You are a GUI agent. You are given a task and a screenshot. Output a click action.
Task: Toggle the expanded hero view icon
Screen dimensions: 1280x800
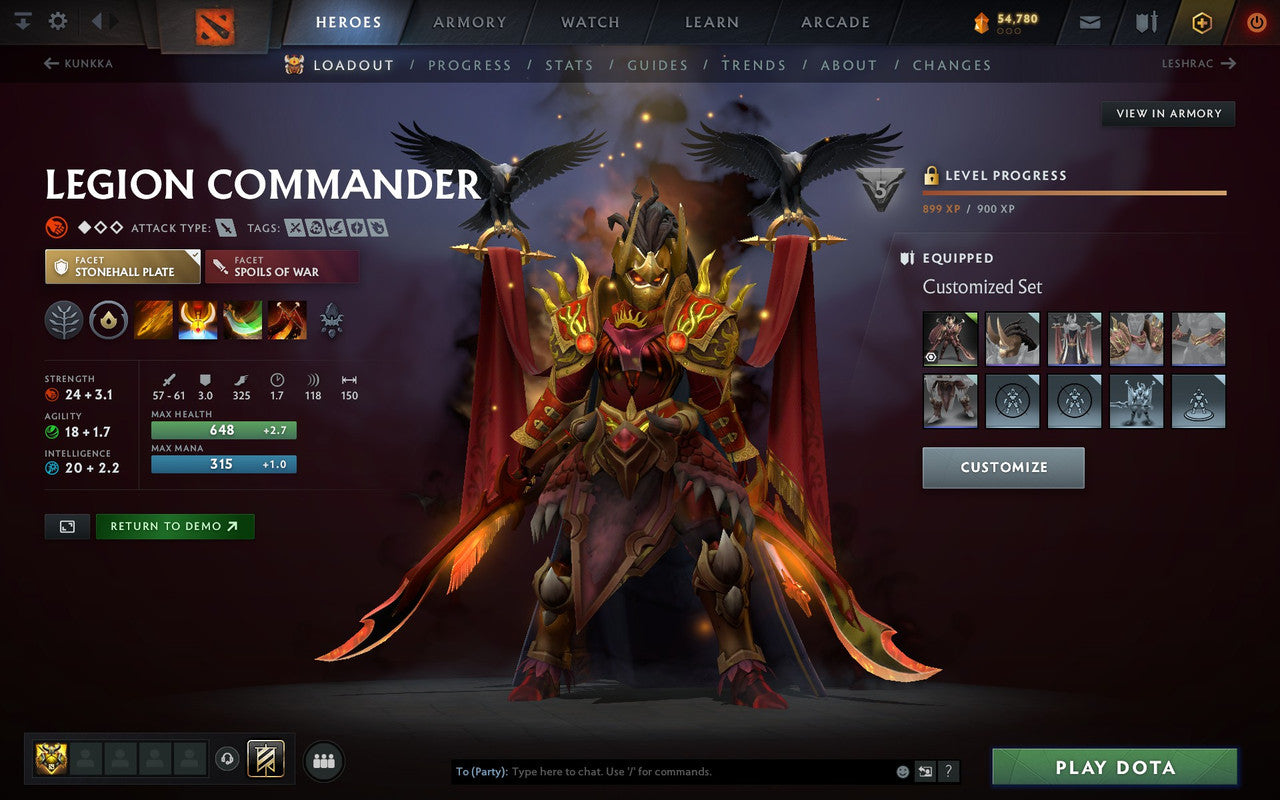(x=66, y=526)
